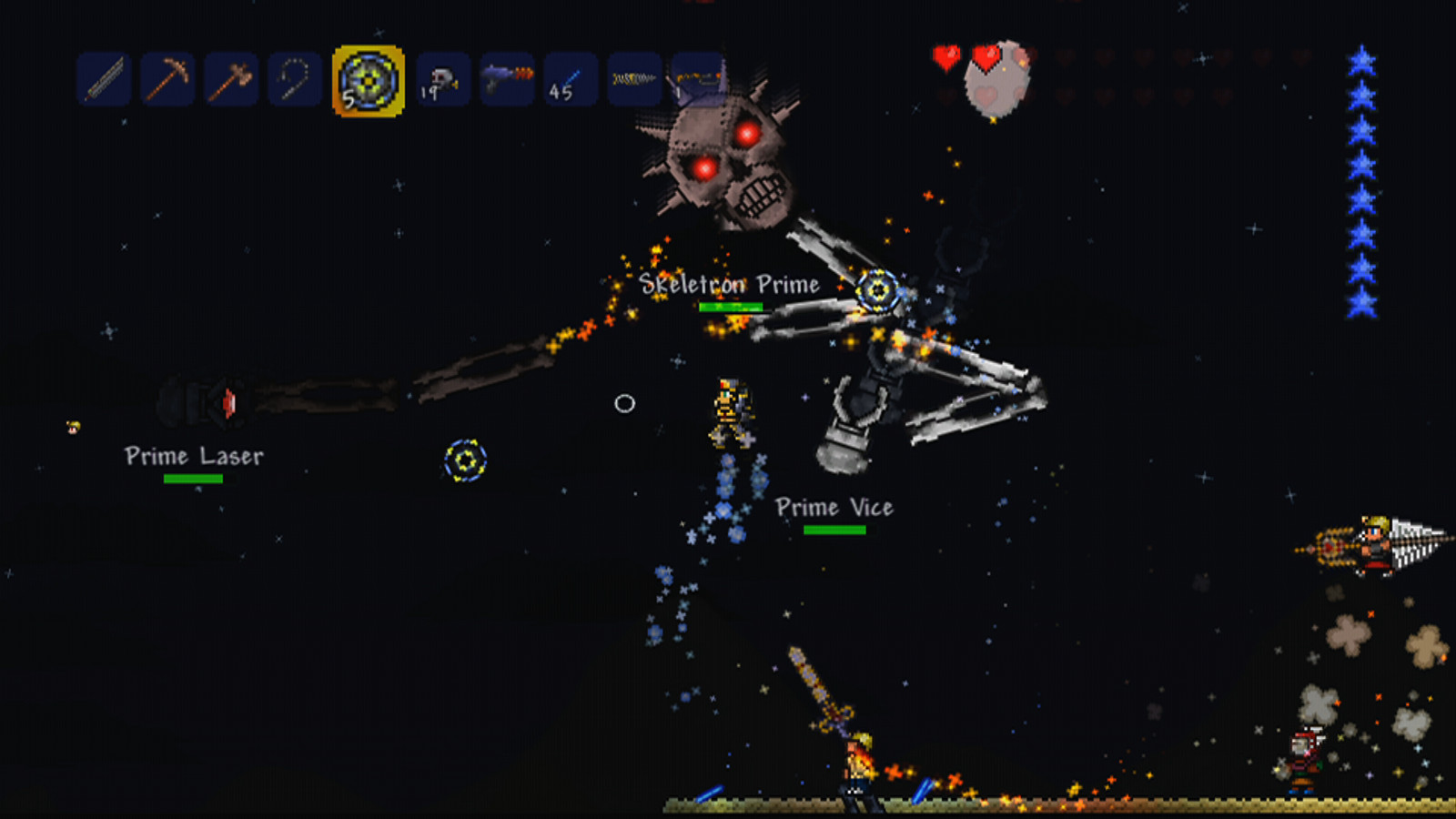
Task: Select the highlighted light disc slot
Action: 369,81
